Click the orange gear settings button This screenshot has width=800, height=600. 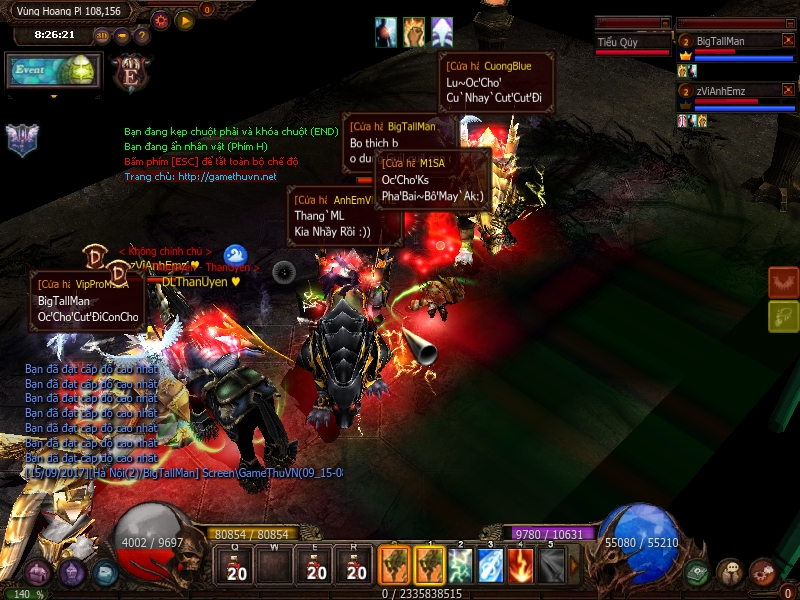[161, 19]
